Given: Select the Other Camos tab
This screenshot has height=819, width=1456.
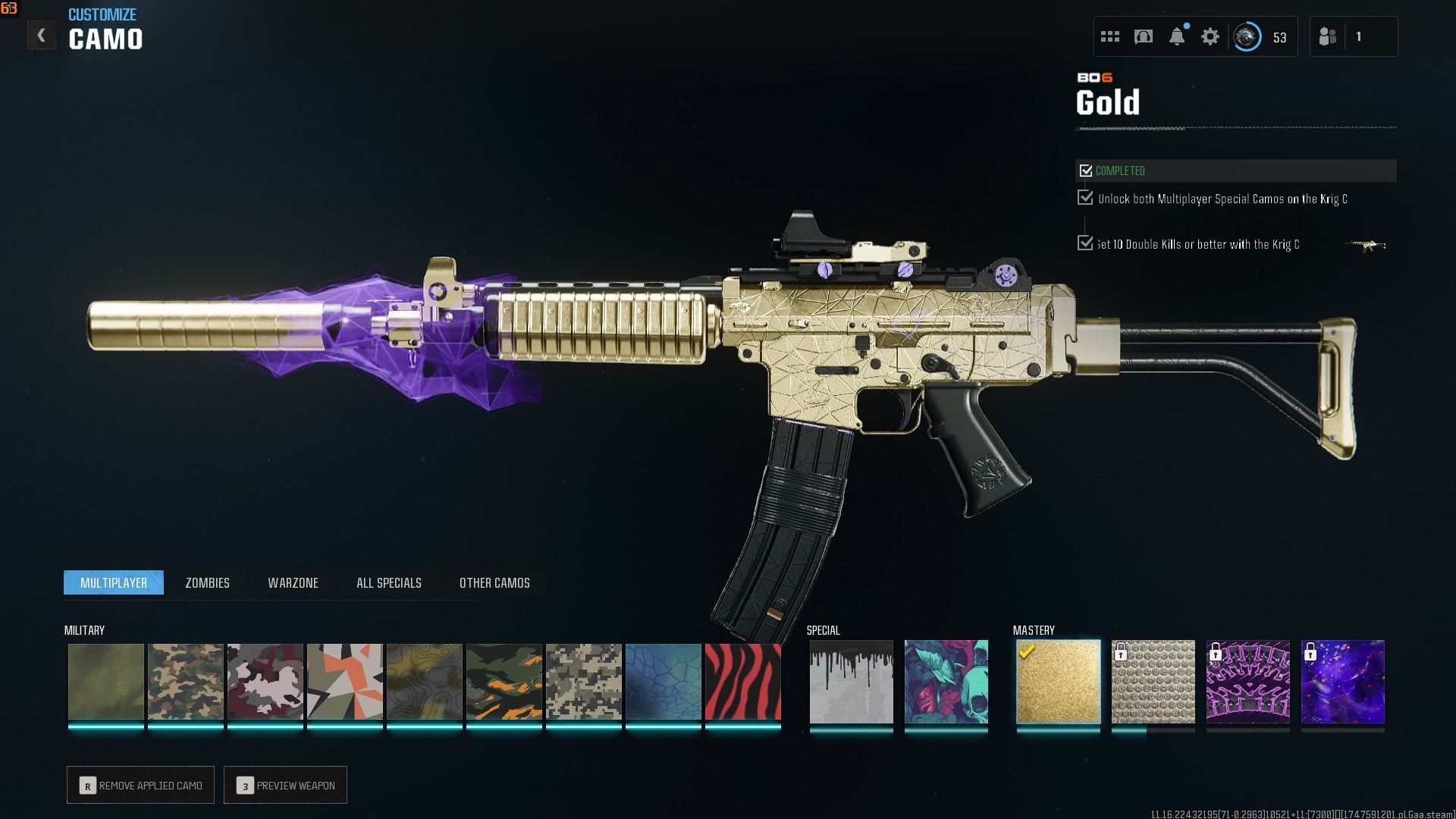Looking at the screenshot, I should [x=494, y=582].
